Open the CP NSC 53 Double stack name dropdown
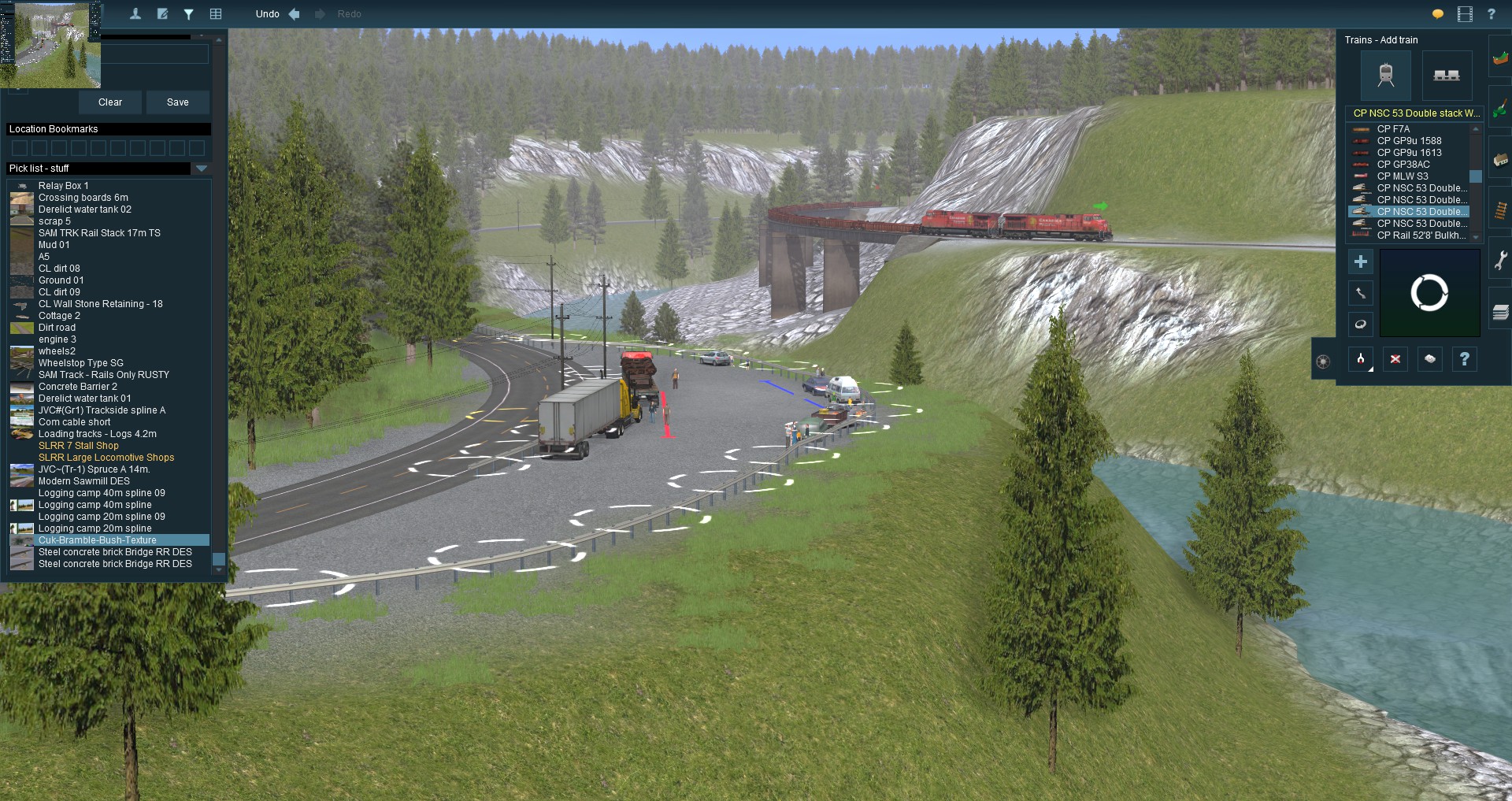This screenshot has width=1512, height=801. tap(1414, 113)
